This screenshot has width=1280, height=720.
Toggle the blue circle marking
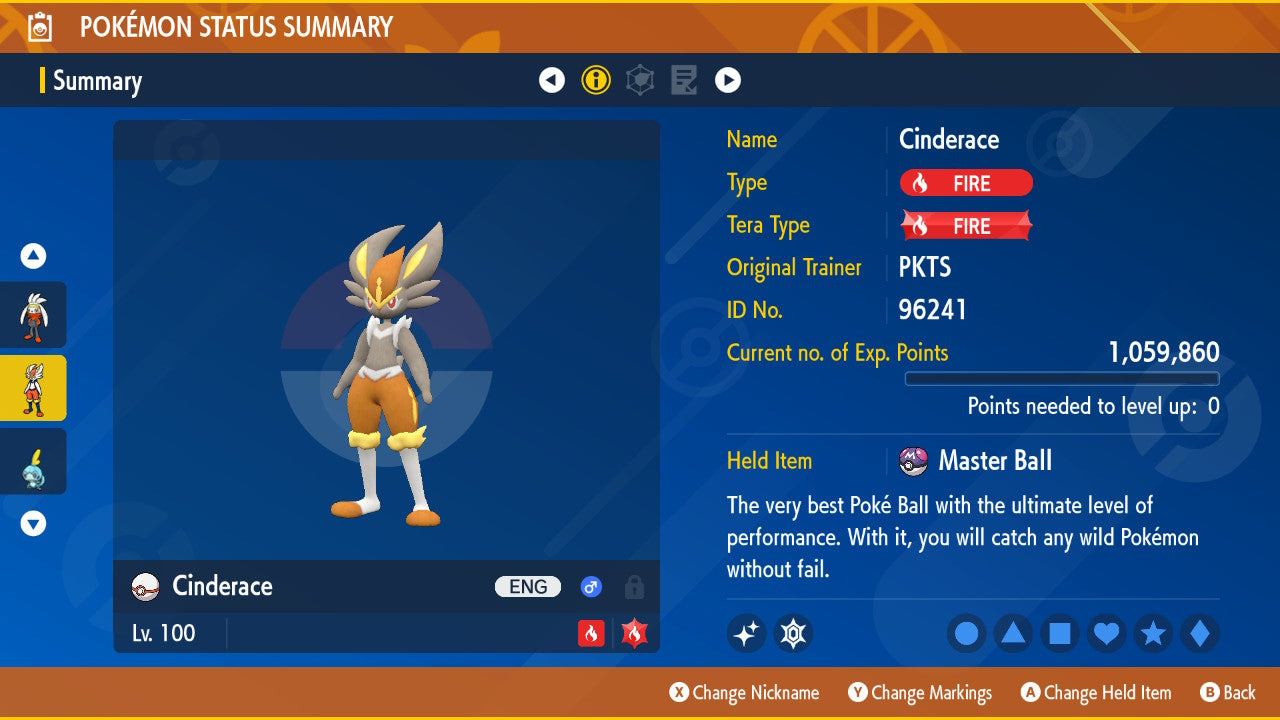(966, 632)
